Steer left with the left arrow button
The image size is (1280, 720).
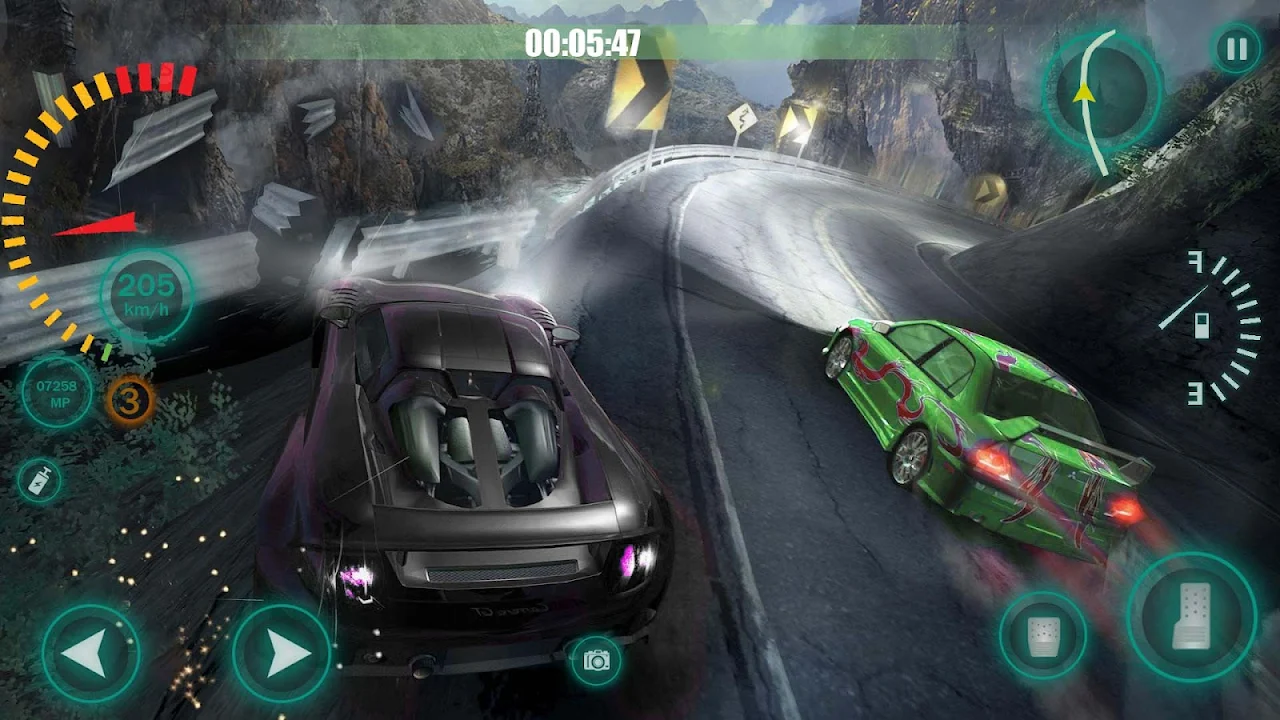click(91, 654)
